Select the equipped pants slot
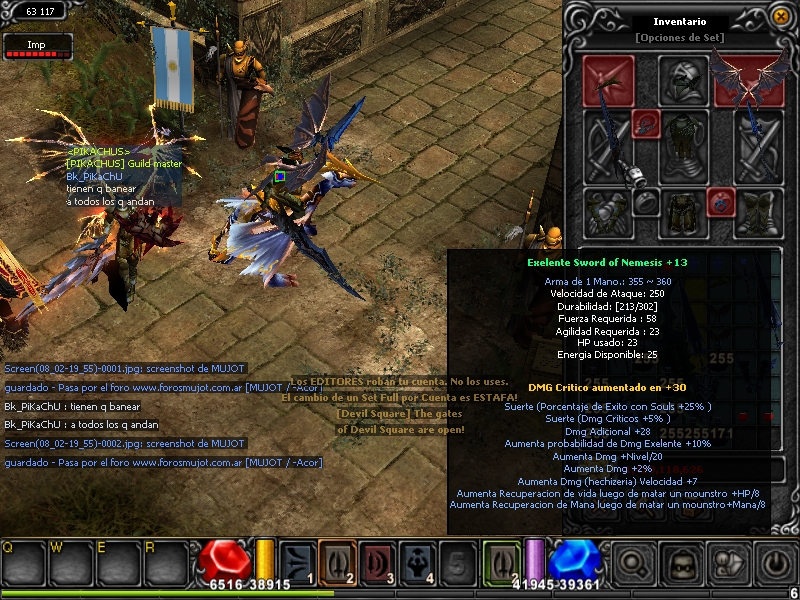This screenshot has height=600, width=800. coord(683,212)
